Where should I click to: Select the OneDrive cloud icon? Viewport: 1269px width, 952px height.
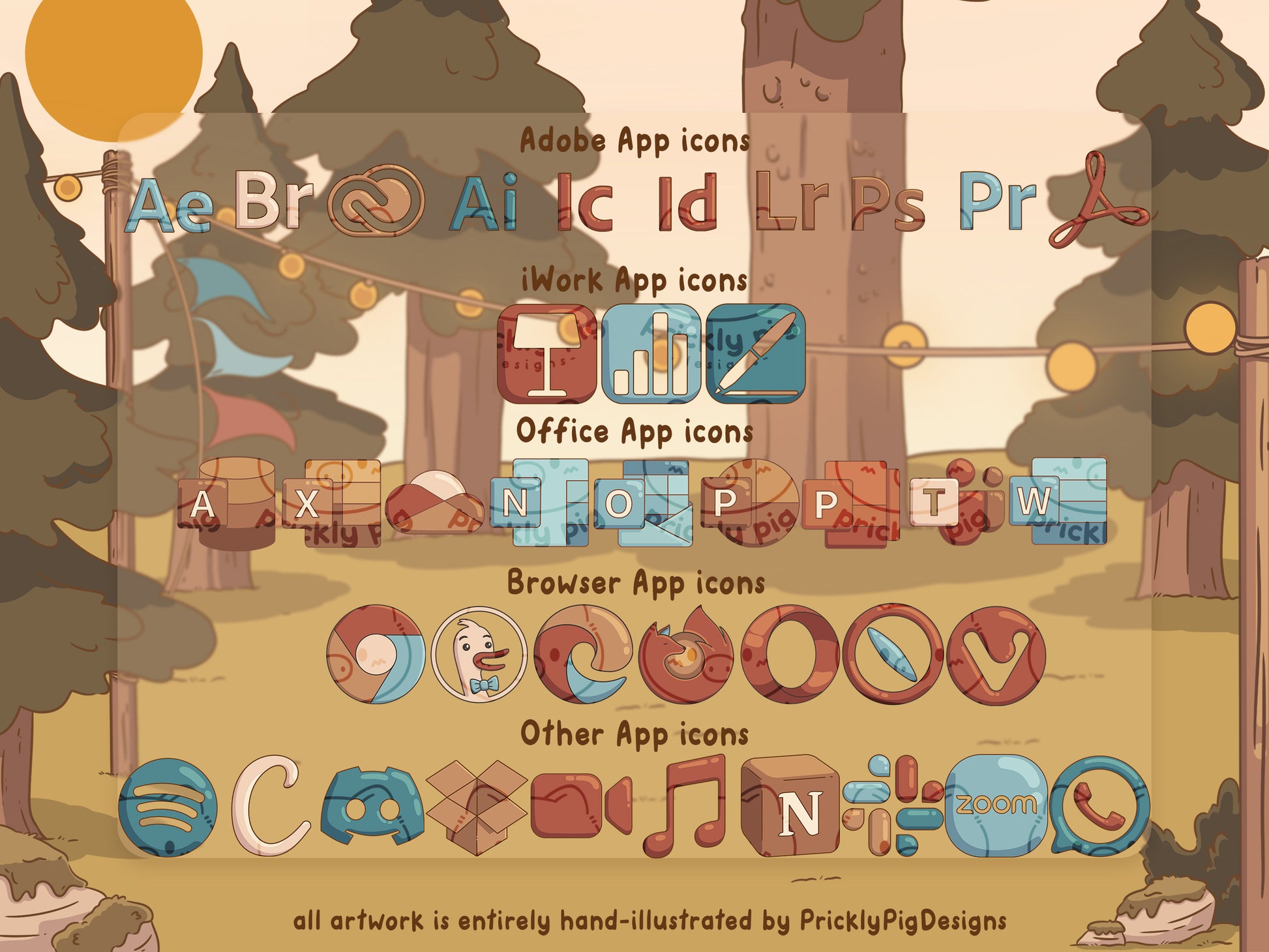click(434, 502)
